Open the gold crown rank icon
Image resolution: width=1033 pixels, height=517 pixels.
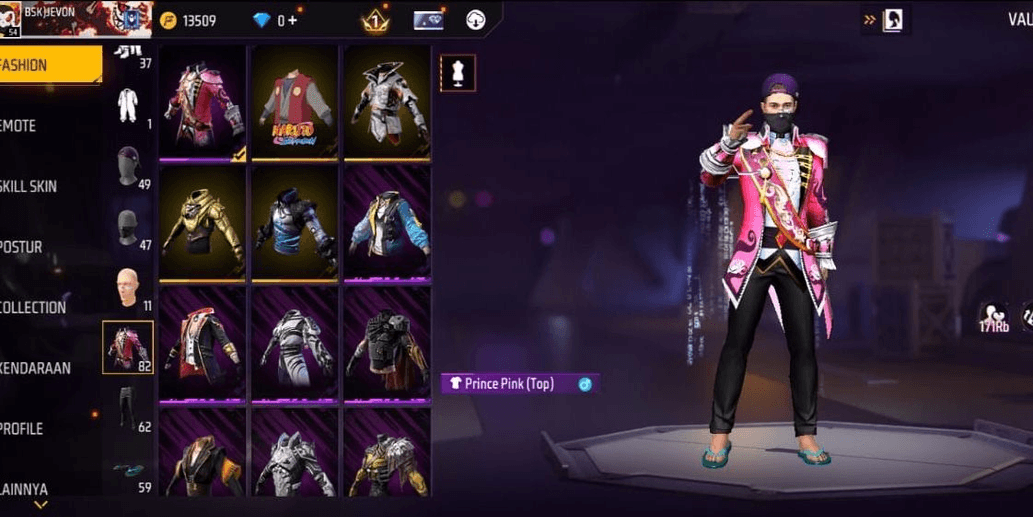(x=374, y=20)
